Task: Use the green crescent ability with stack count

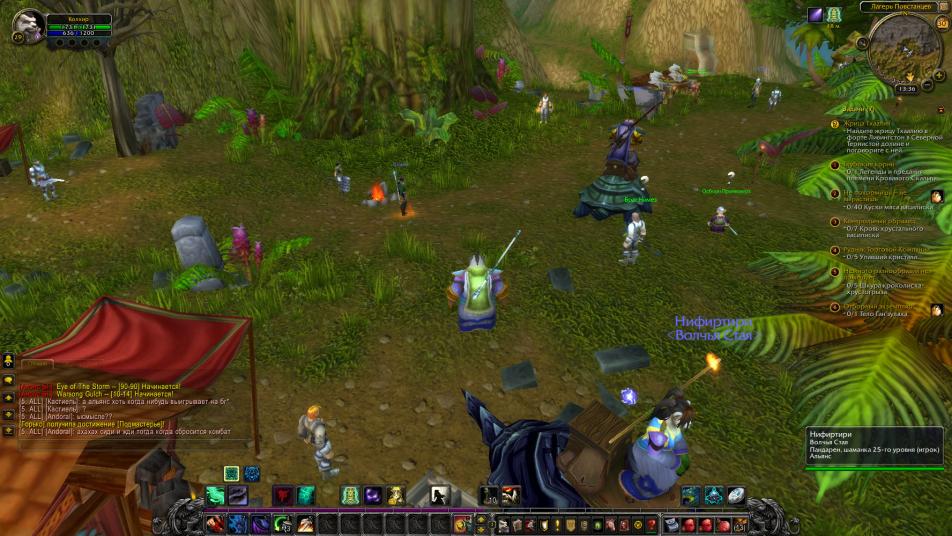Action: tap(282, 524)
